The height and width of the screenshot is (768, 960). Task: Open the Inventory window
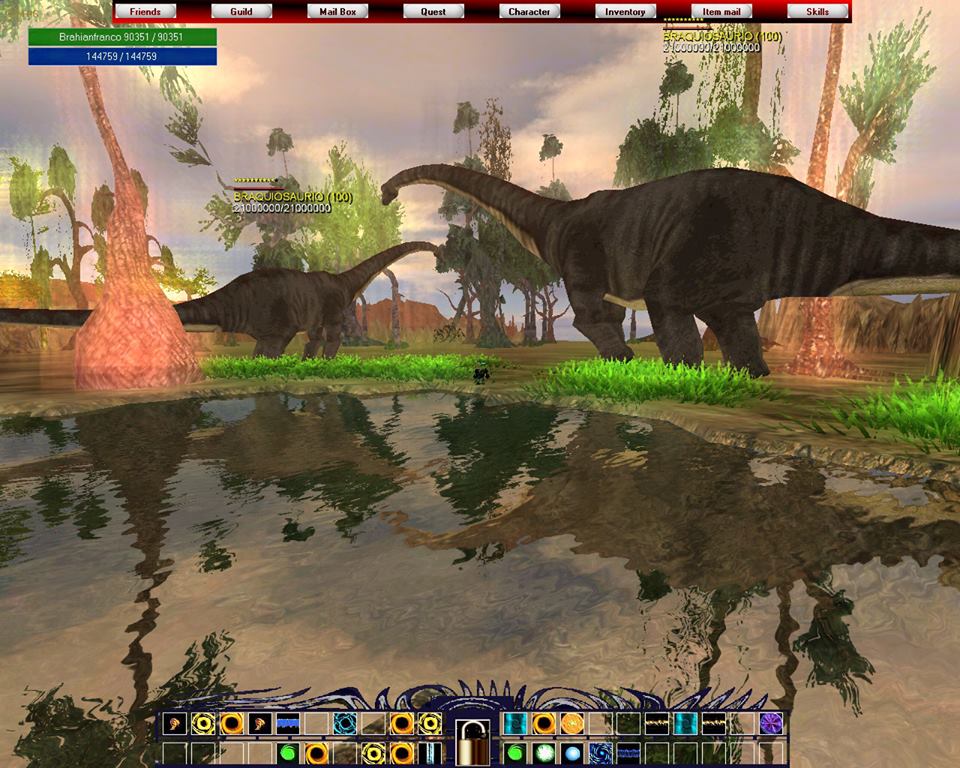(625, 12)
